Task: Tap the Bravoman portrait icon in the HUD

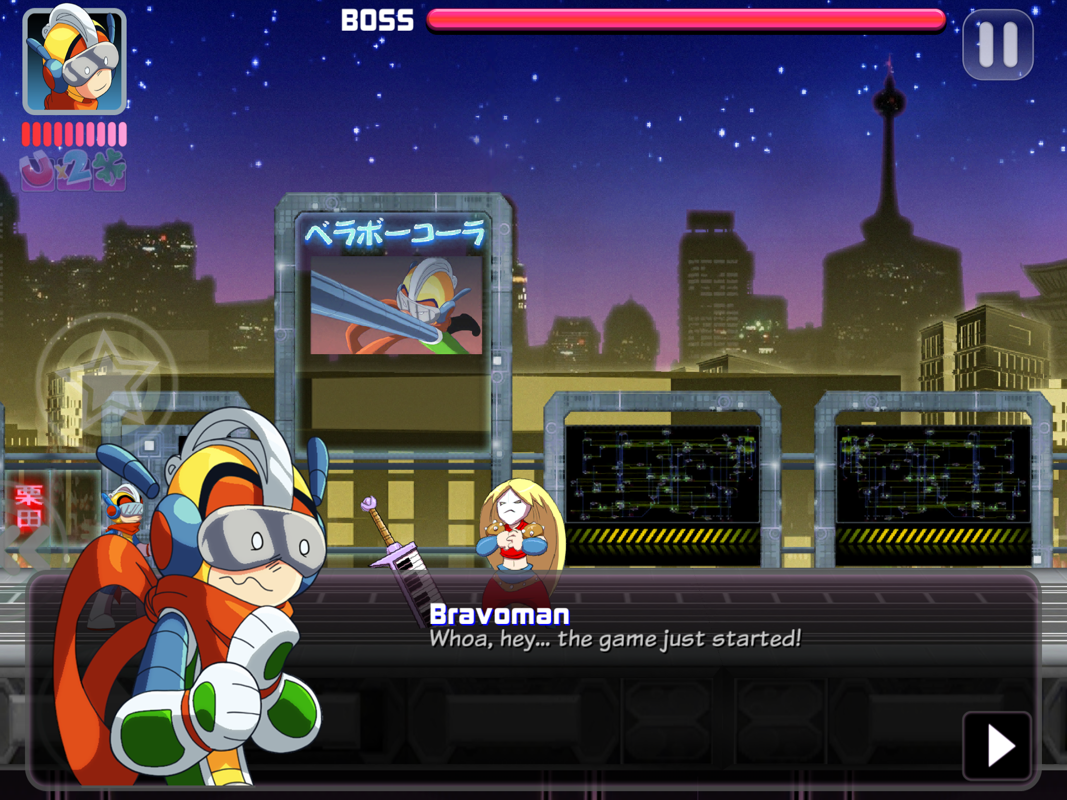Action: 74,62
